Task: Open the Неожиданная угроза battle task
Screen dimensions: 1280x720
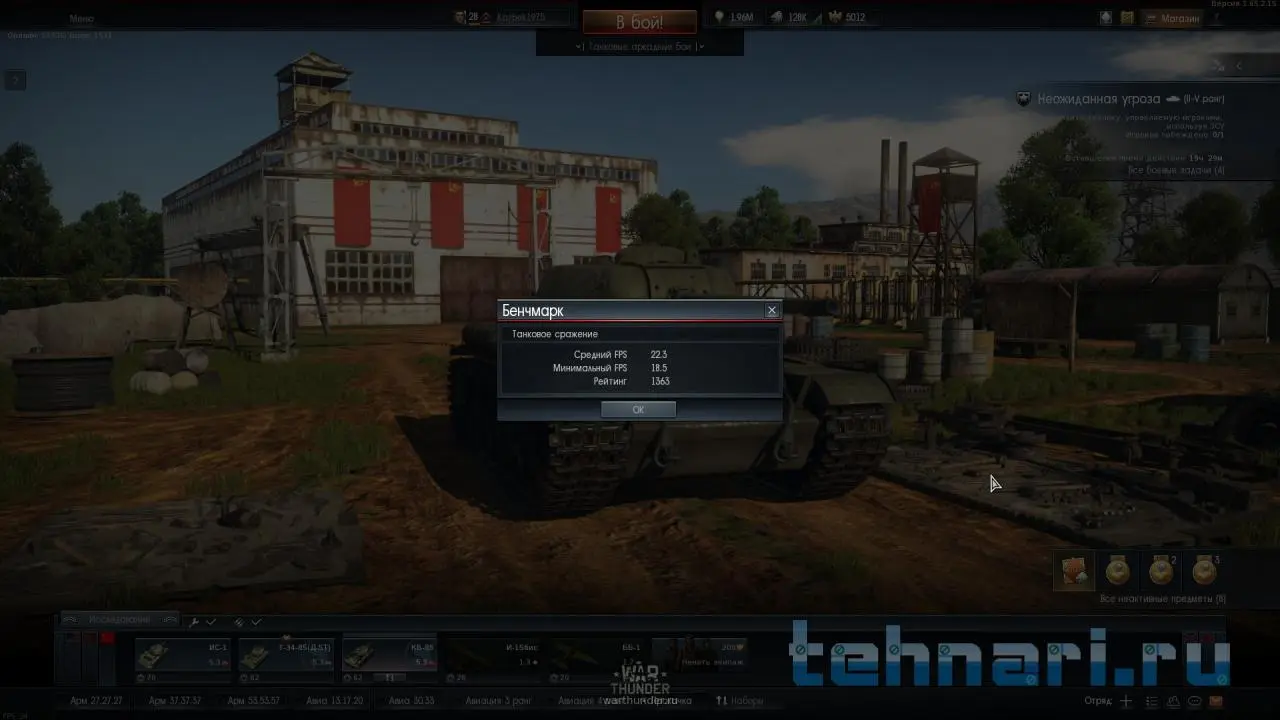Action: pyautogui.click(x=1100, y=99)
